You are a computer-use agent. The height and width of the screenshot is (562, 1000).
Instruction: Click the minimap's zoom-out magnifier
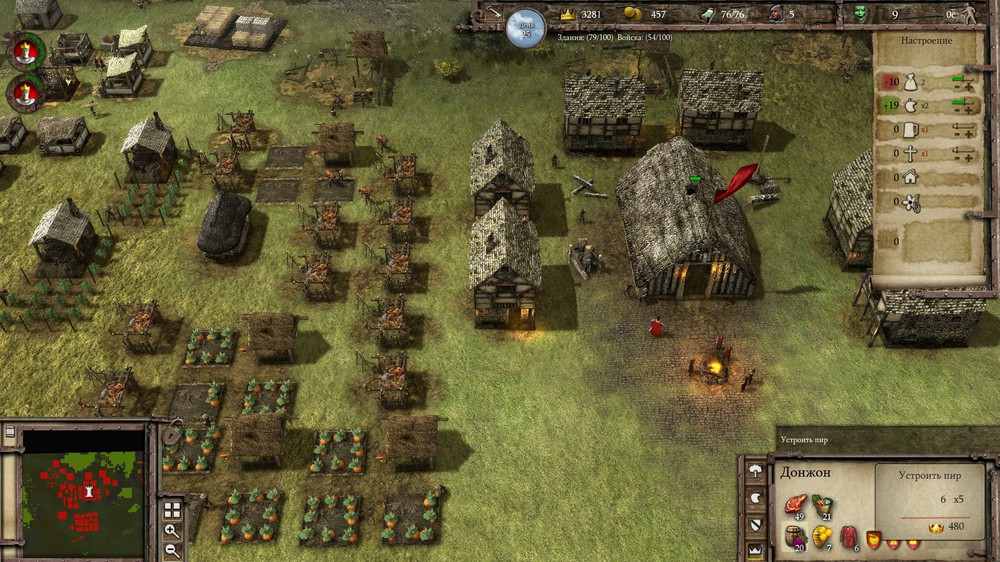172,549
